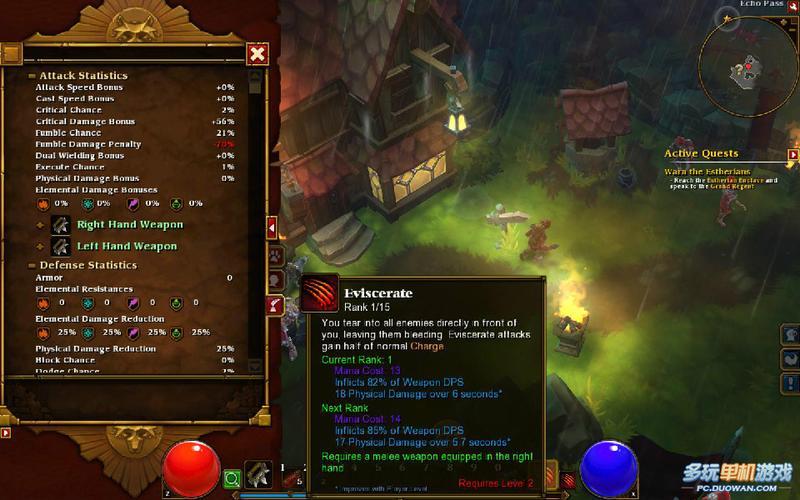Select the weapon slot on the hotbar

coord(260,476)
